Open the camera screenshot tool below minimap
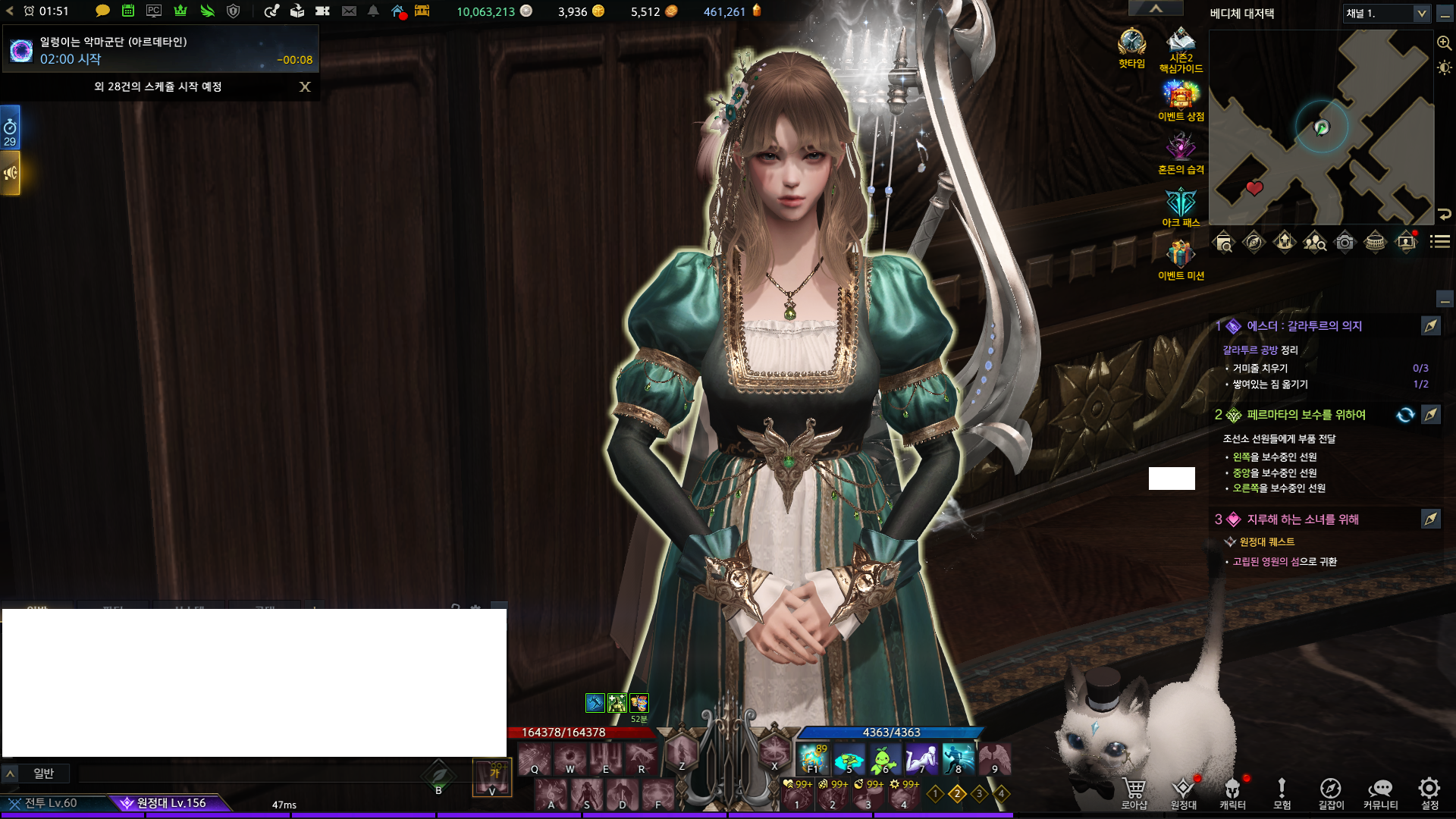The image size is (1456, 819). 1345,243
